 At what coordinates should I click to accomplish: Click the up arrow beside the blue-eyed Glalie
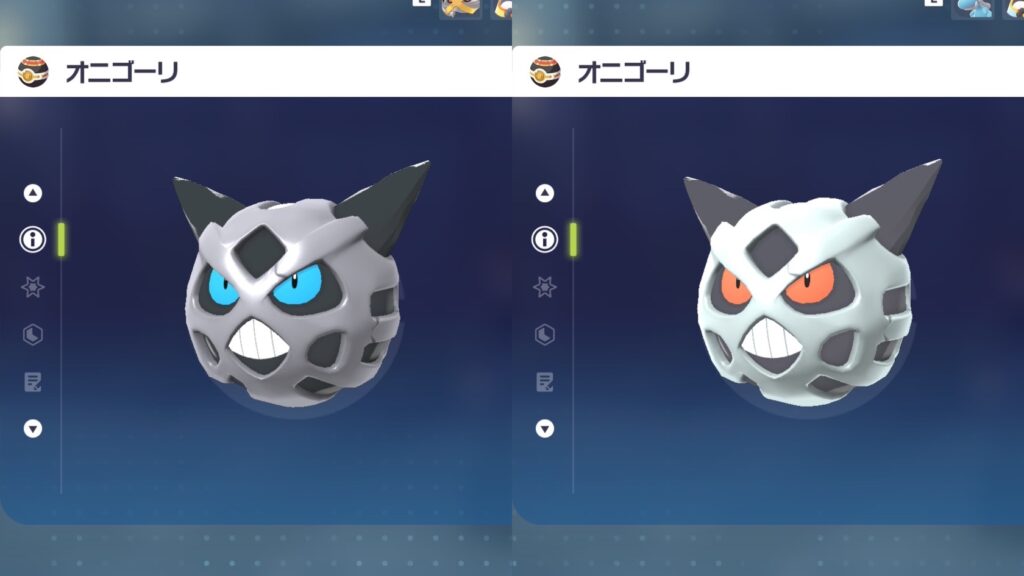pyautogui.click(x=33, y=193)
